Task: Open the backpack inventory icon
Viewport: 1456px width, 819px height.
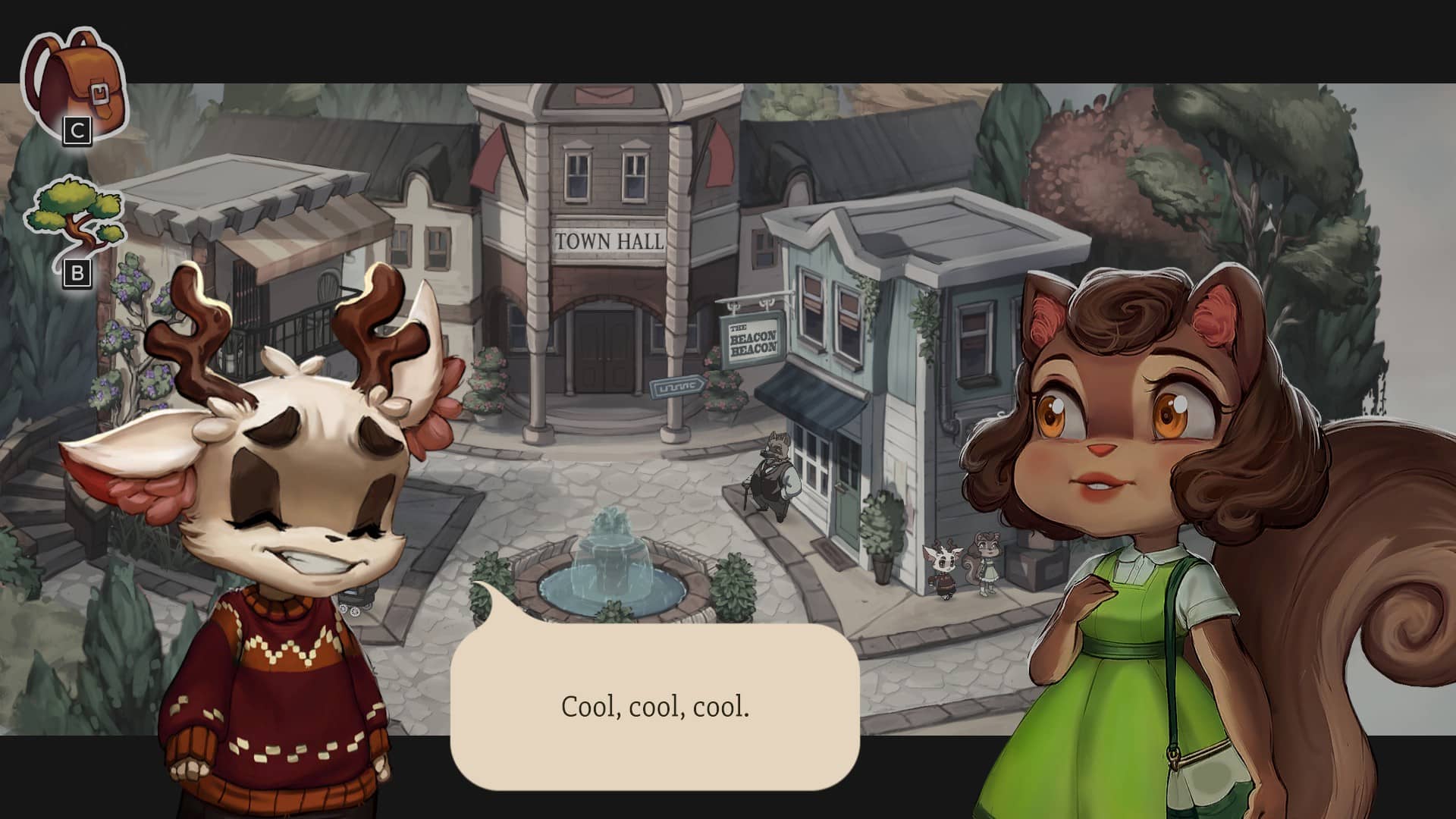Action: (74, 82)
